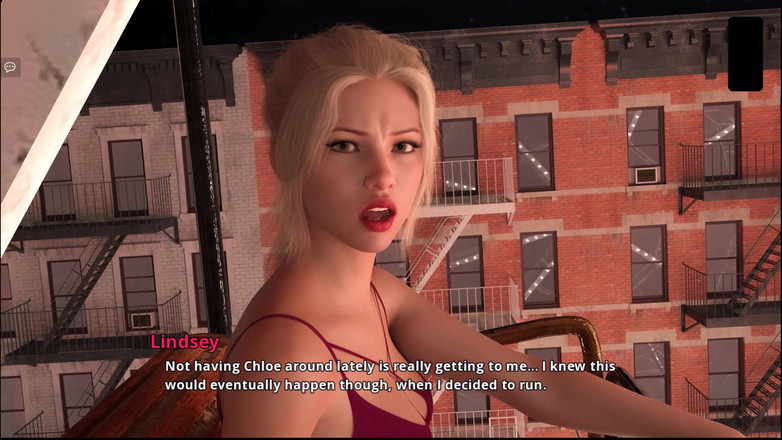
Task: Open the black phone icon
Action: coord(745,54)
